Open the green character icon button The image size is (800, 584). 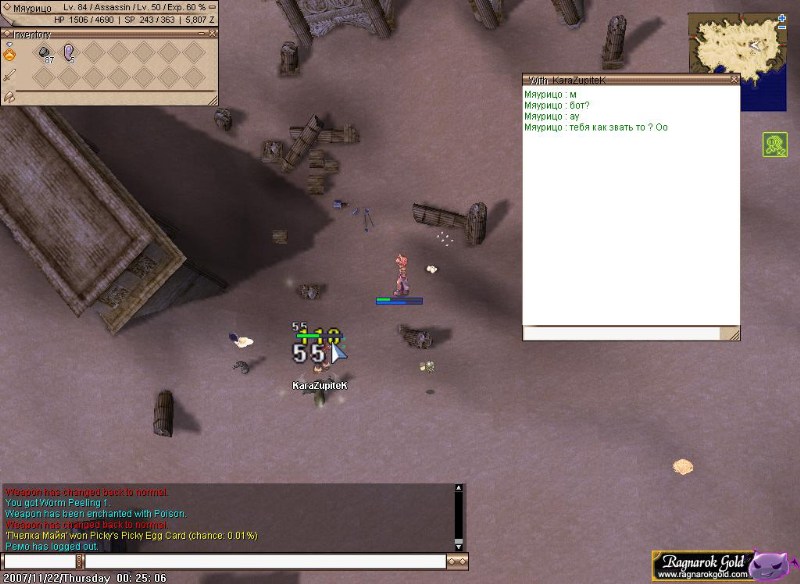(775, 145)
